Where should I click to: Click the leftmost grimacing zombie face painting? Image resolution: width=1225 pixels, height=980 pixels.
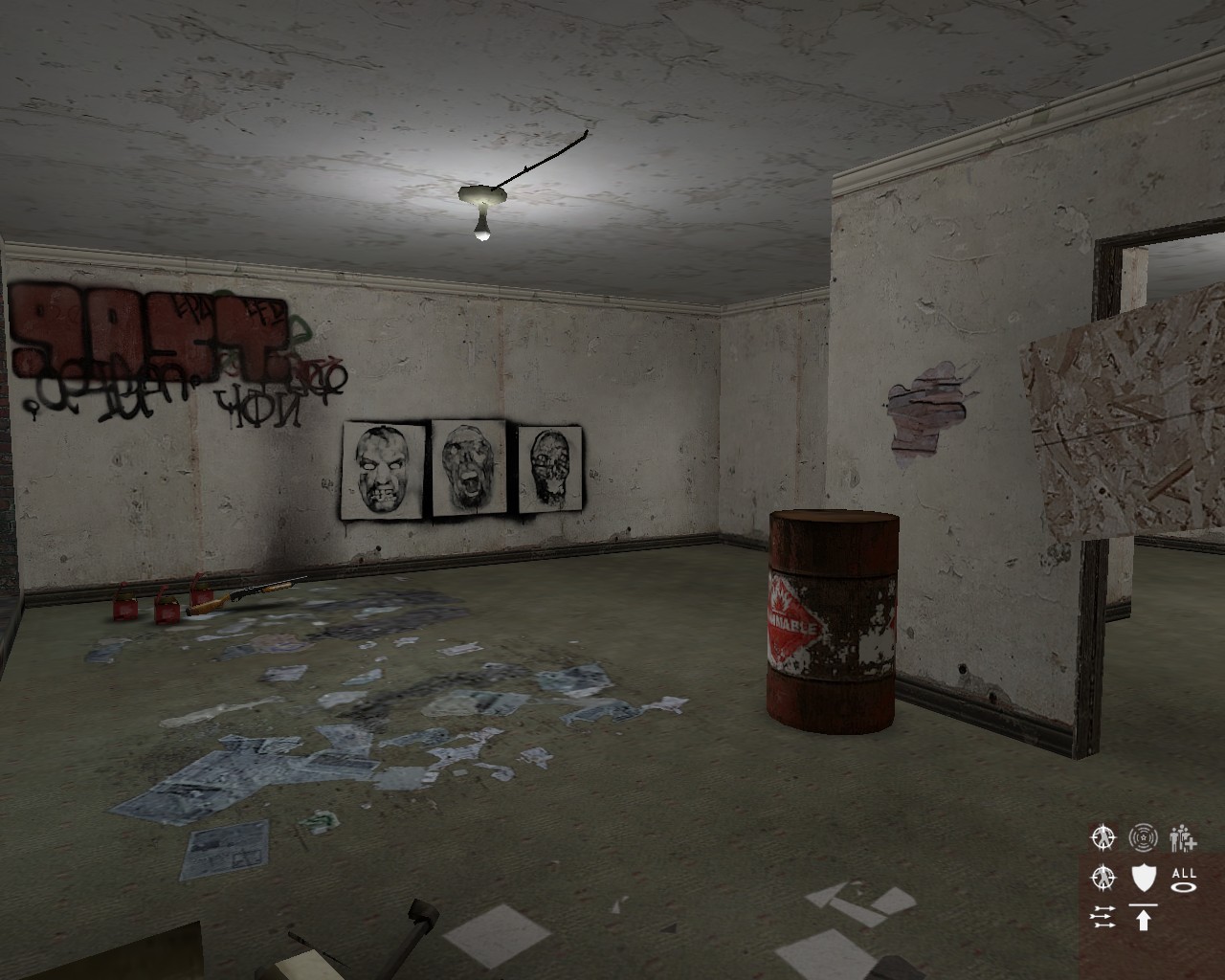[x=381, y=466]
